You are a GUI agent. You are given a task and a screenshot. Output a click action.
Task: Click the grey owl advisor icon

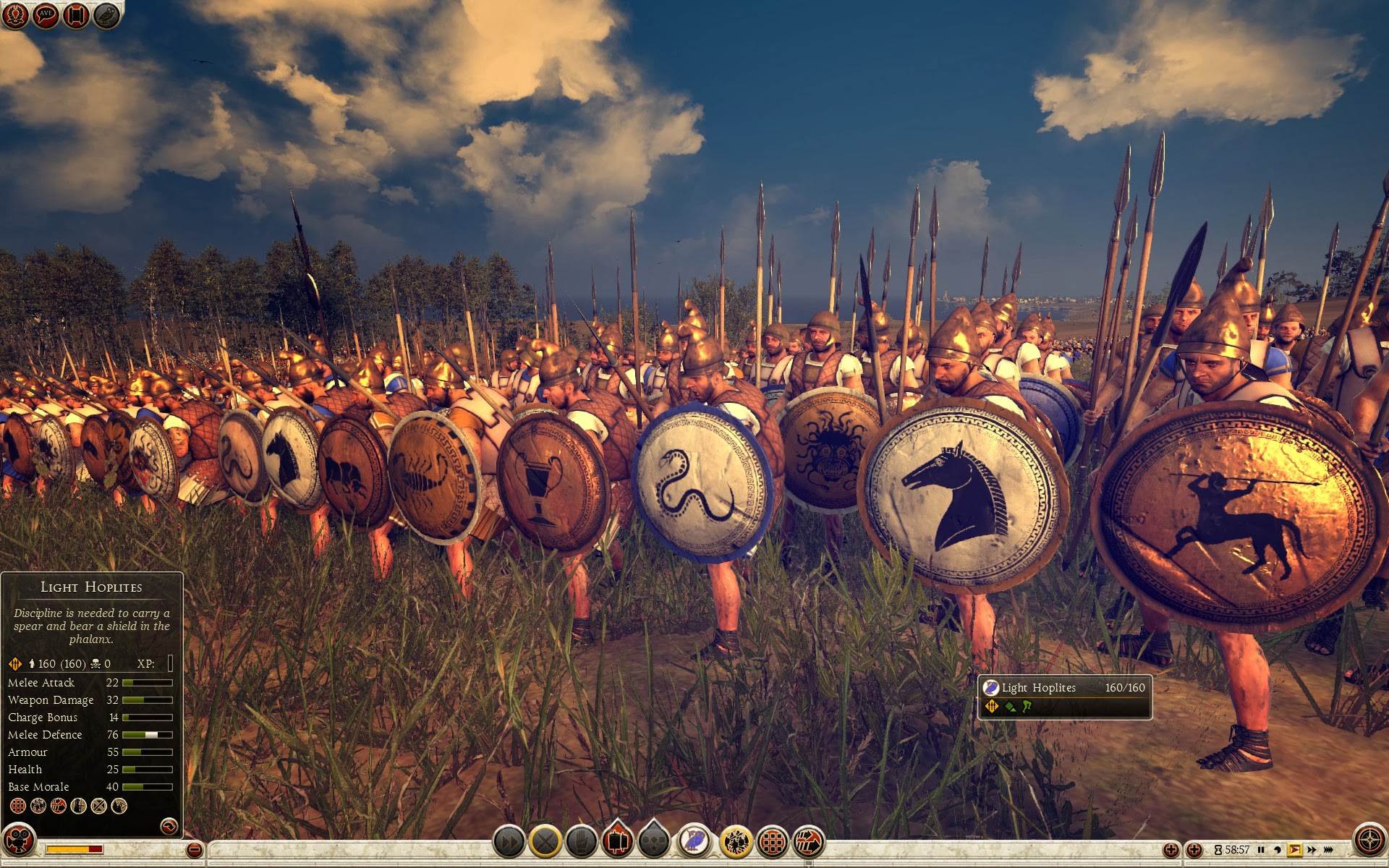[106, 15]
